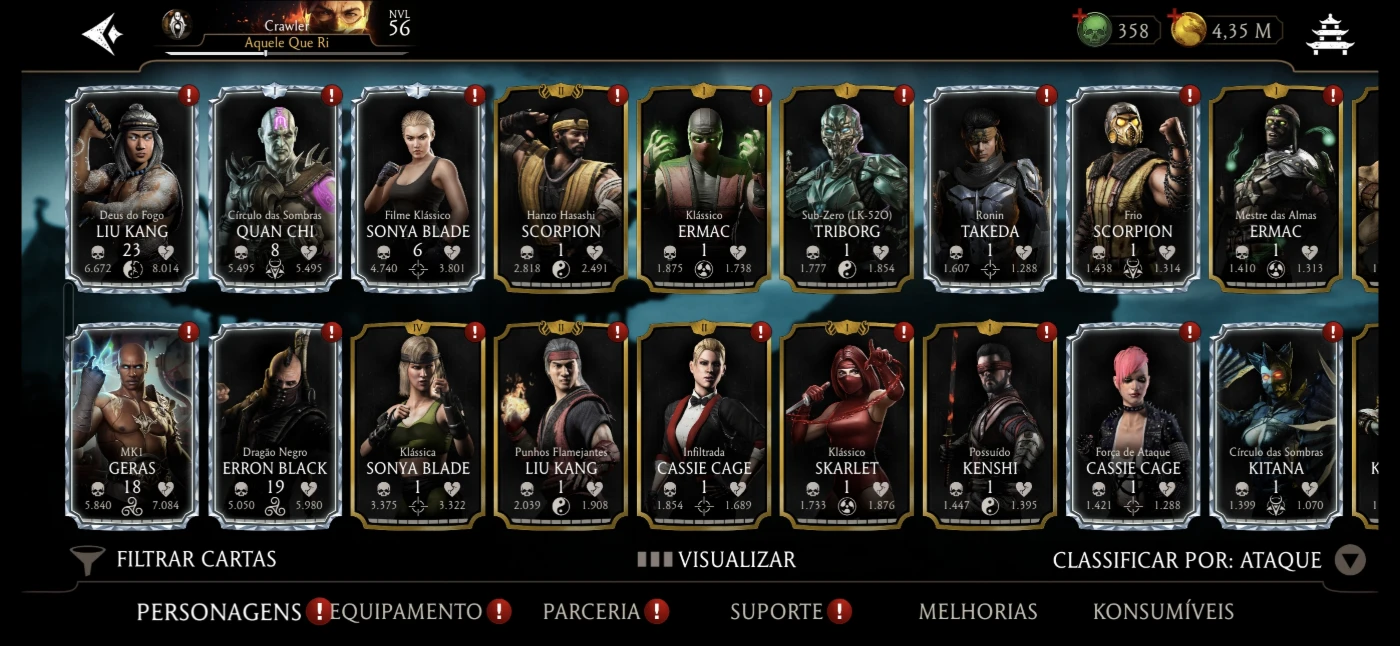Open the pagoda home menu icon

point(1329,34)
